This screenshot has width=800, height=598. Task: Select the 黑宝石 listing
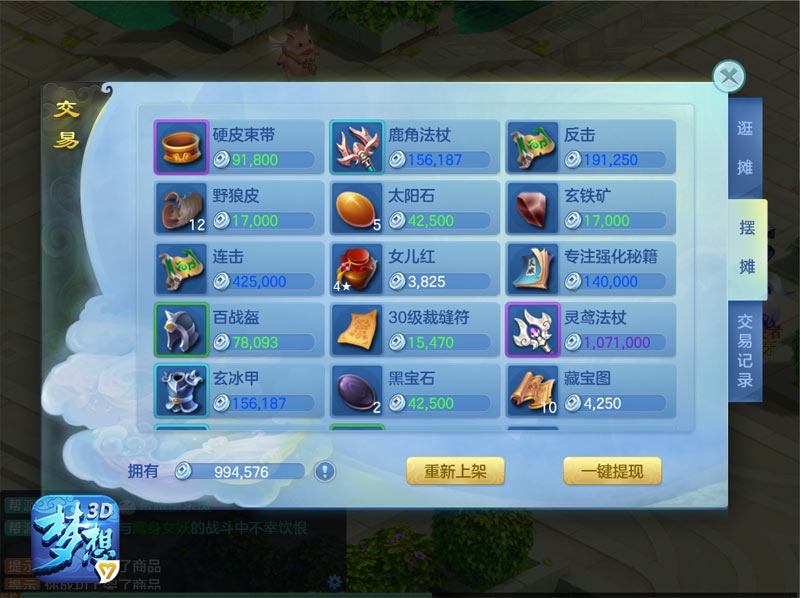(415, 391)
